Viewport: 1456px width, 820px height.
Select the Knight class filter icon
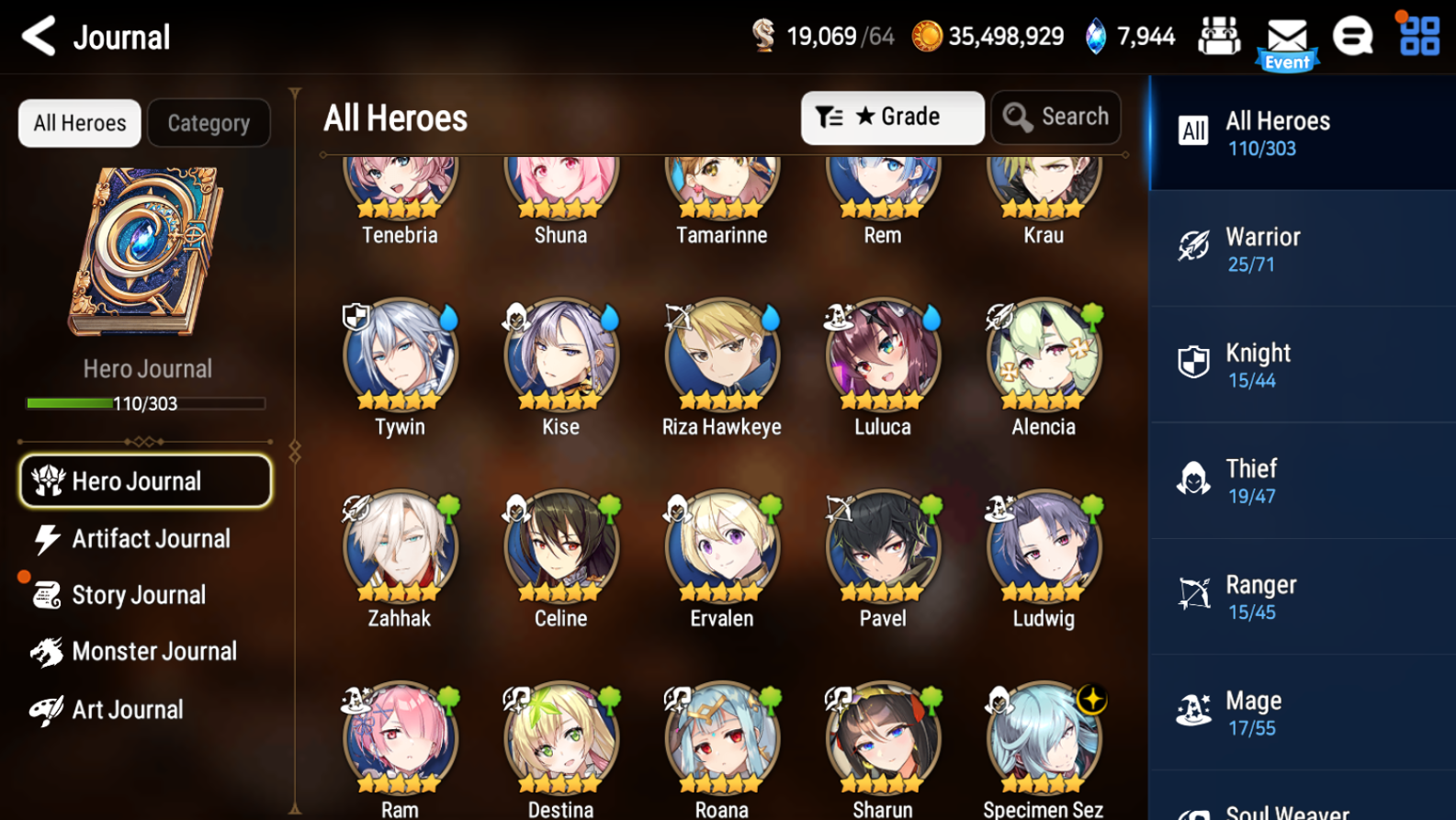(1193, 362)
